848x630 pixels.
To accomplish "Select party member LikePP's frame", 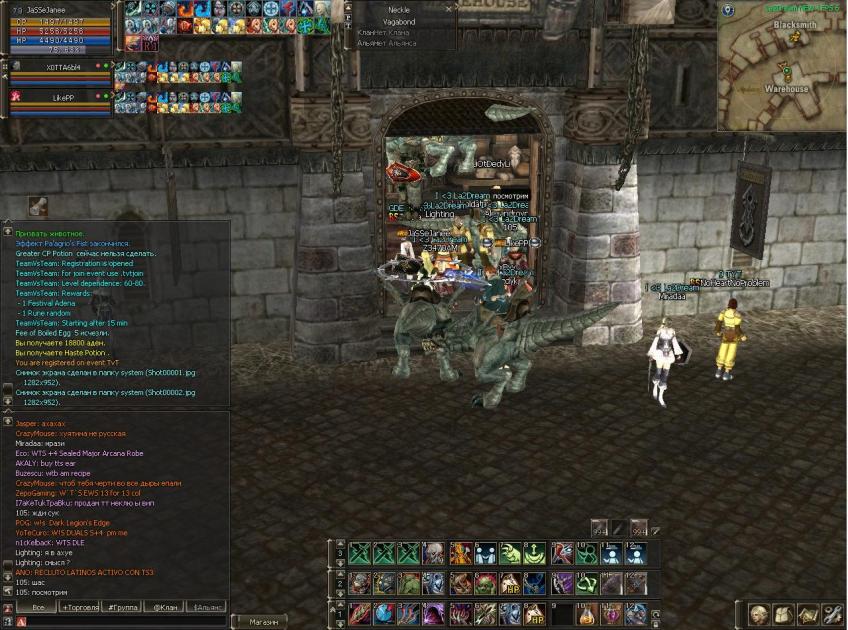I will click(58, 102).
